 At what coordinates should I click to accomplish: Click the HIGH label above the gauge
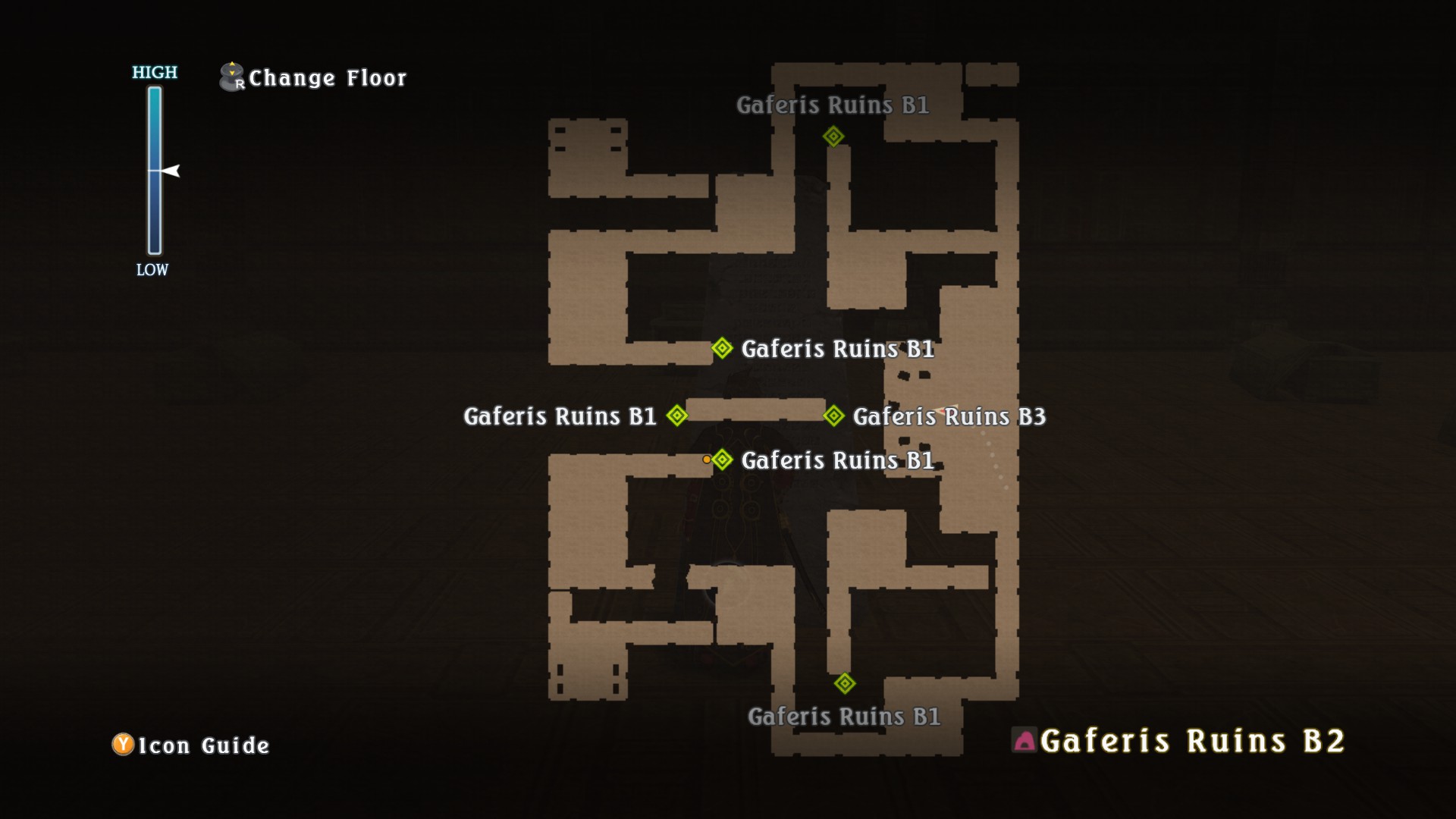[x=154, y=74]
